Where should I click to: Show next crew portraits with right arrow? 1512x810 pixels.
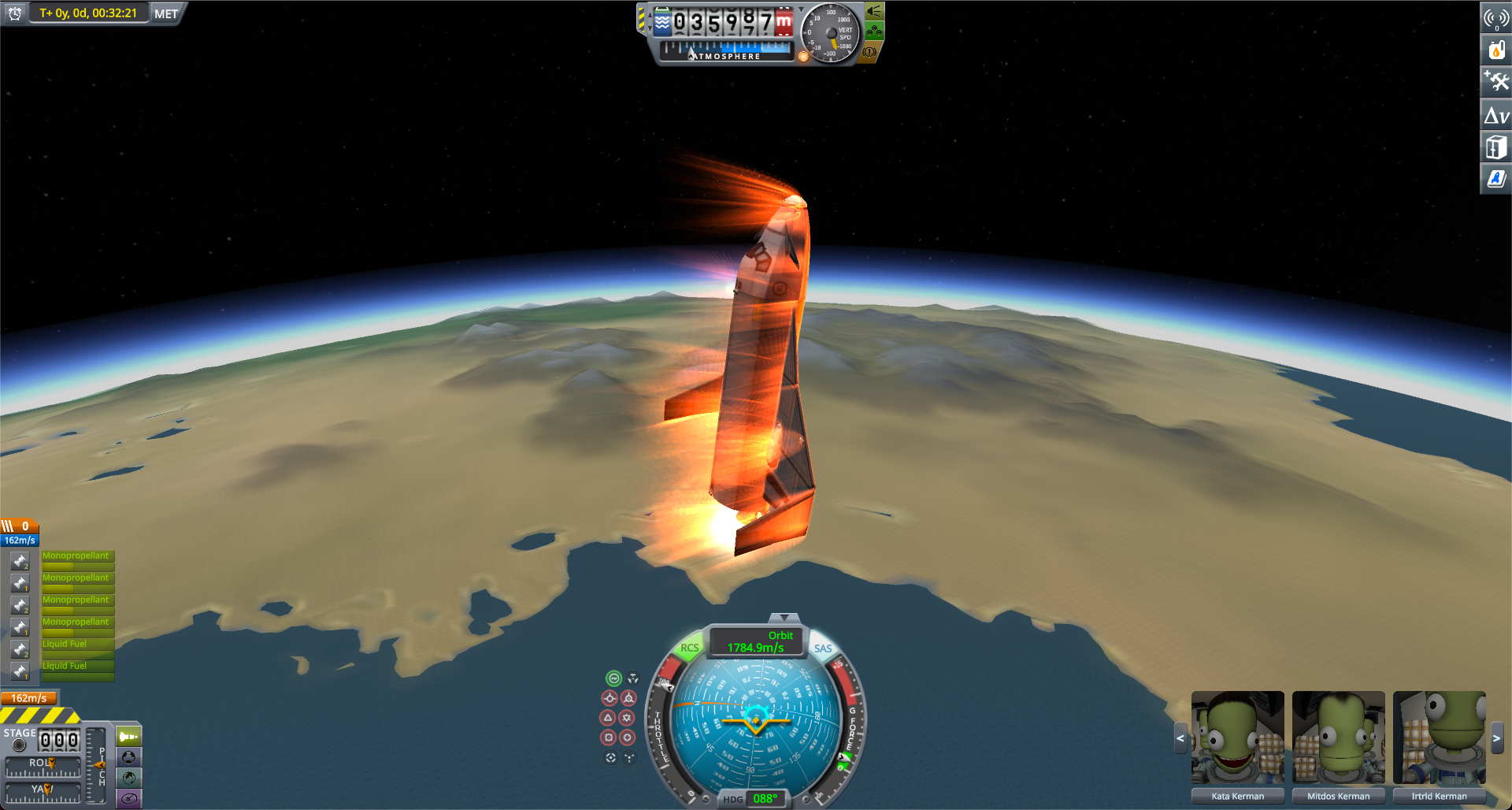tap(1496, 738)
